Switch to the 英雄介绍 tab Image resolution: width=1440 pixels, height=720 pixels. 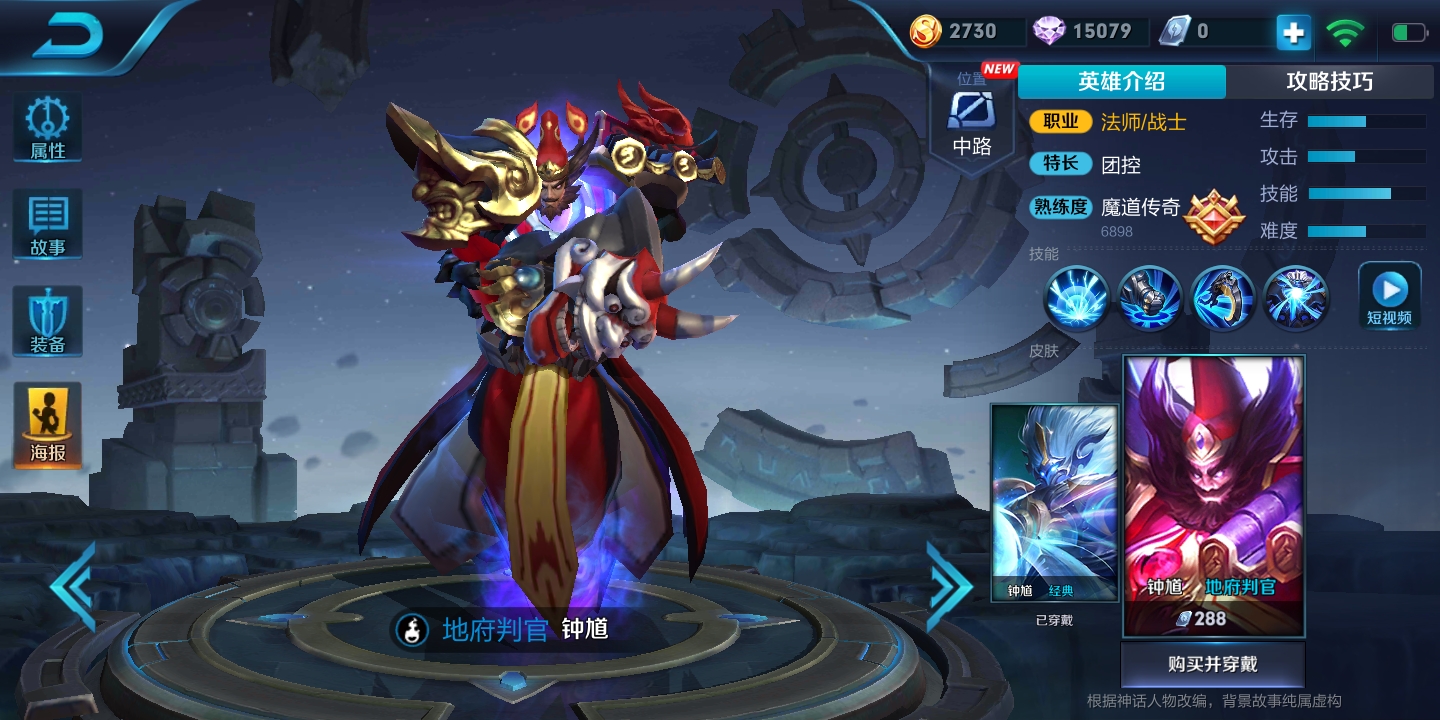(x=1121, y=82)
